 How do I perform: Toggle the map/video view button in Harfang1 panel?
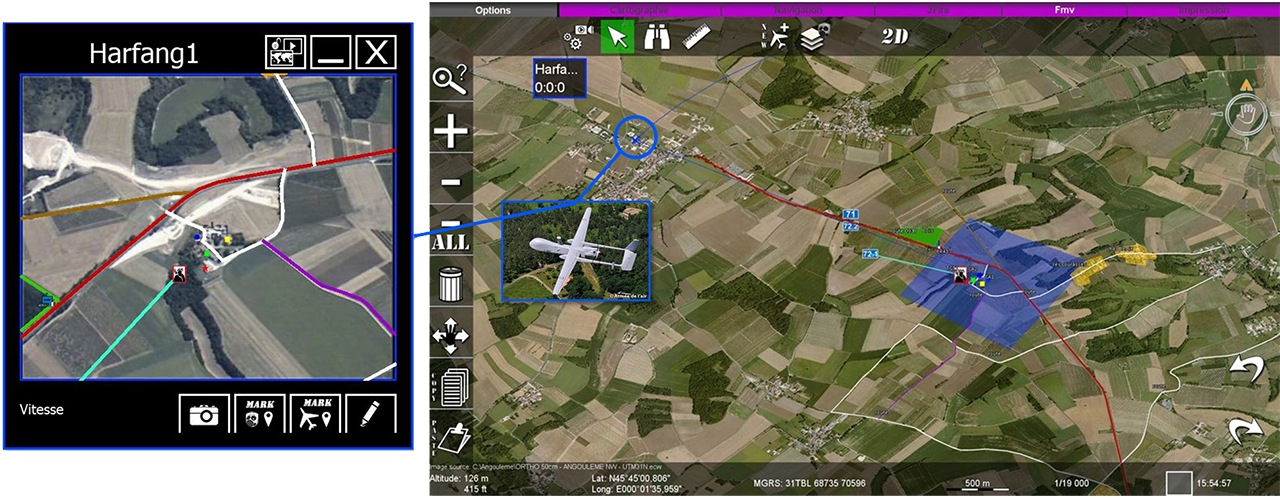284,52
